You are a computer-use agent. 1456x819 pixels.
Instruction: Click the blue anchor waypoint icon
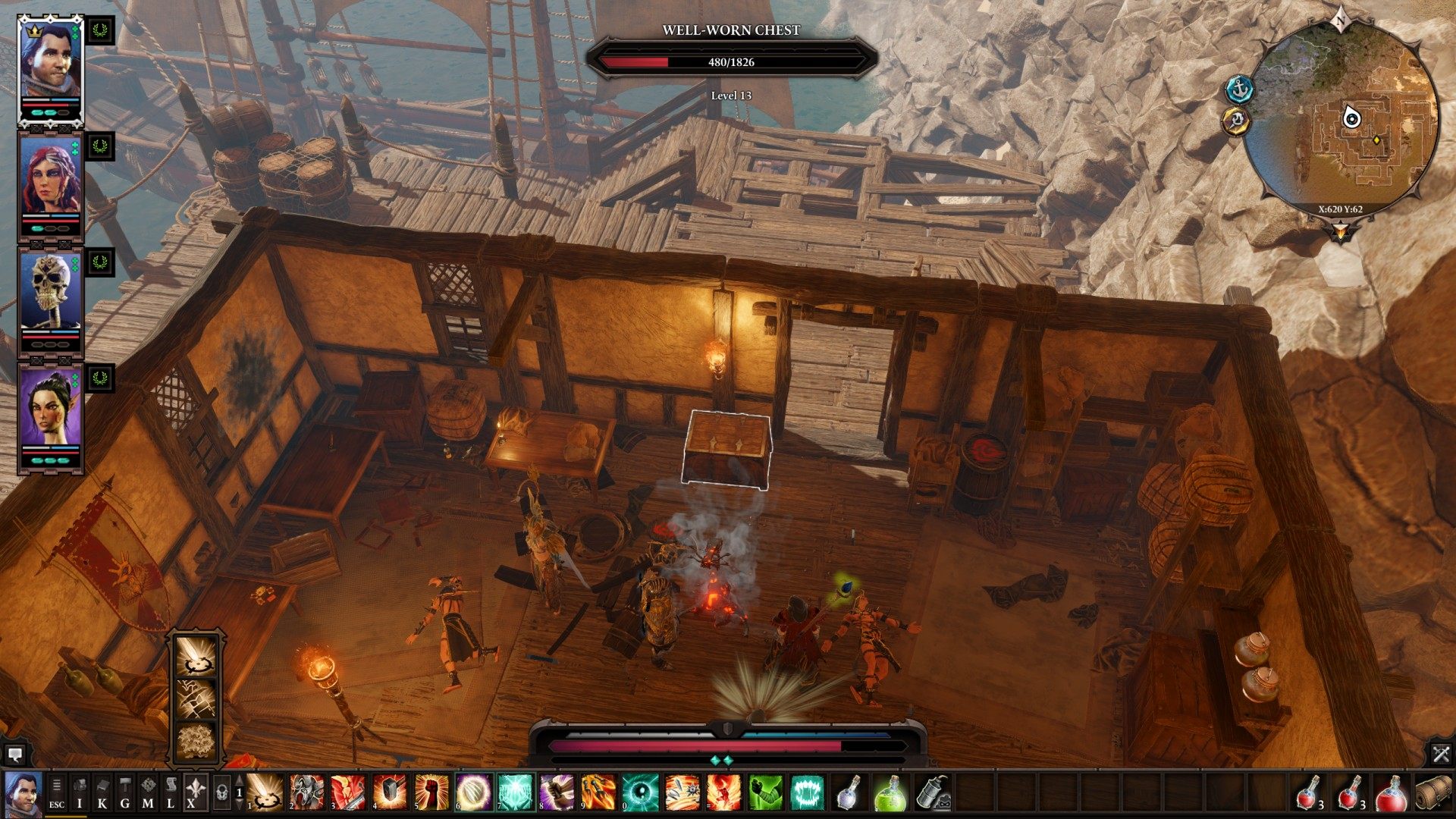[x=1240, y=89]
